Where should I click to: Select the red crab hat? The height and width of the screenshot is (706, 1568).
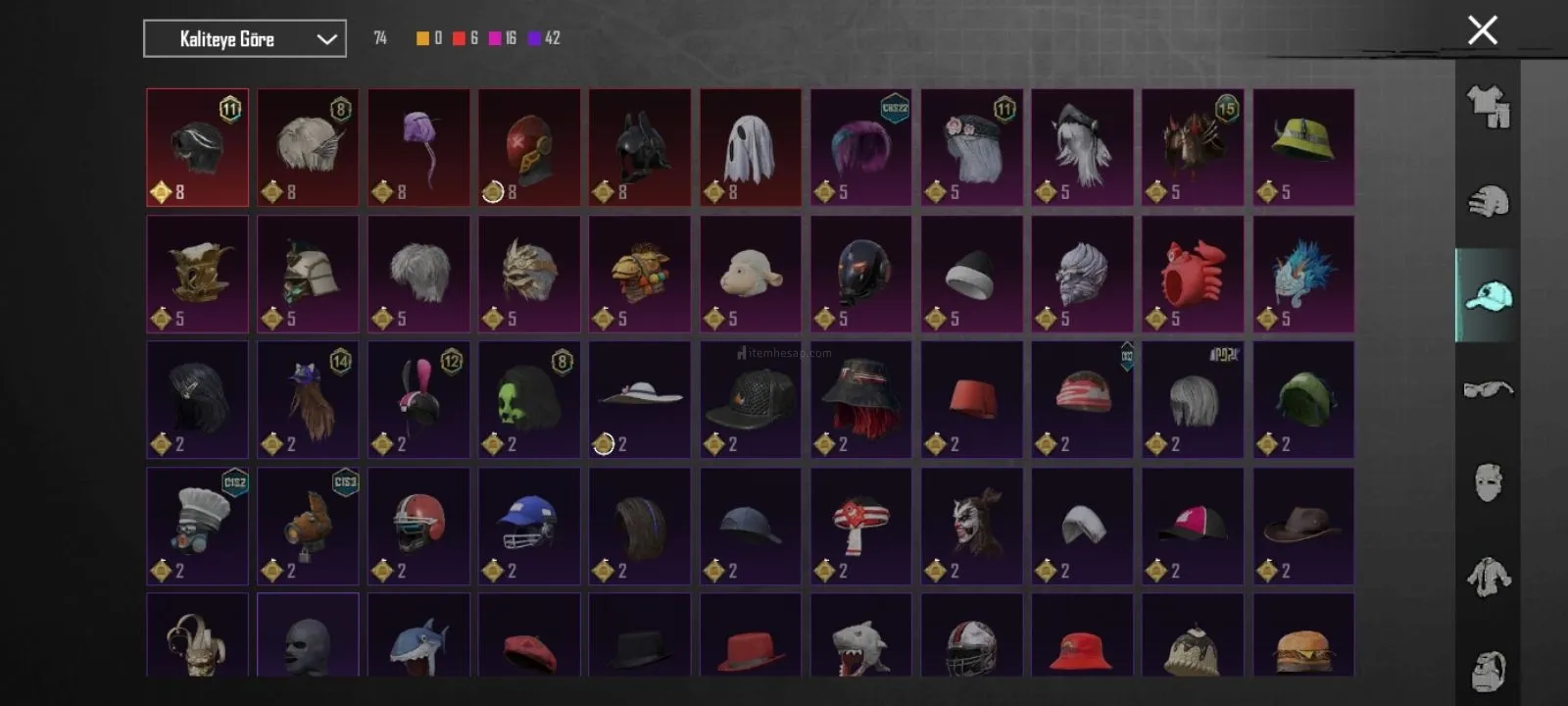[x=1193, y=274]
